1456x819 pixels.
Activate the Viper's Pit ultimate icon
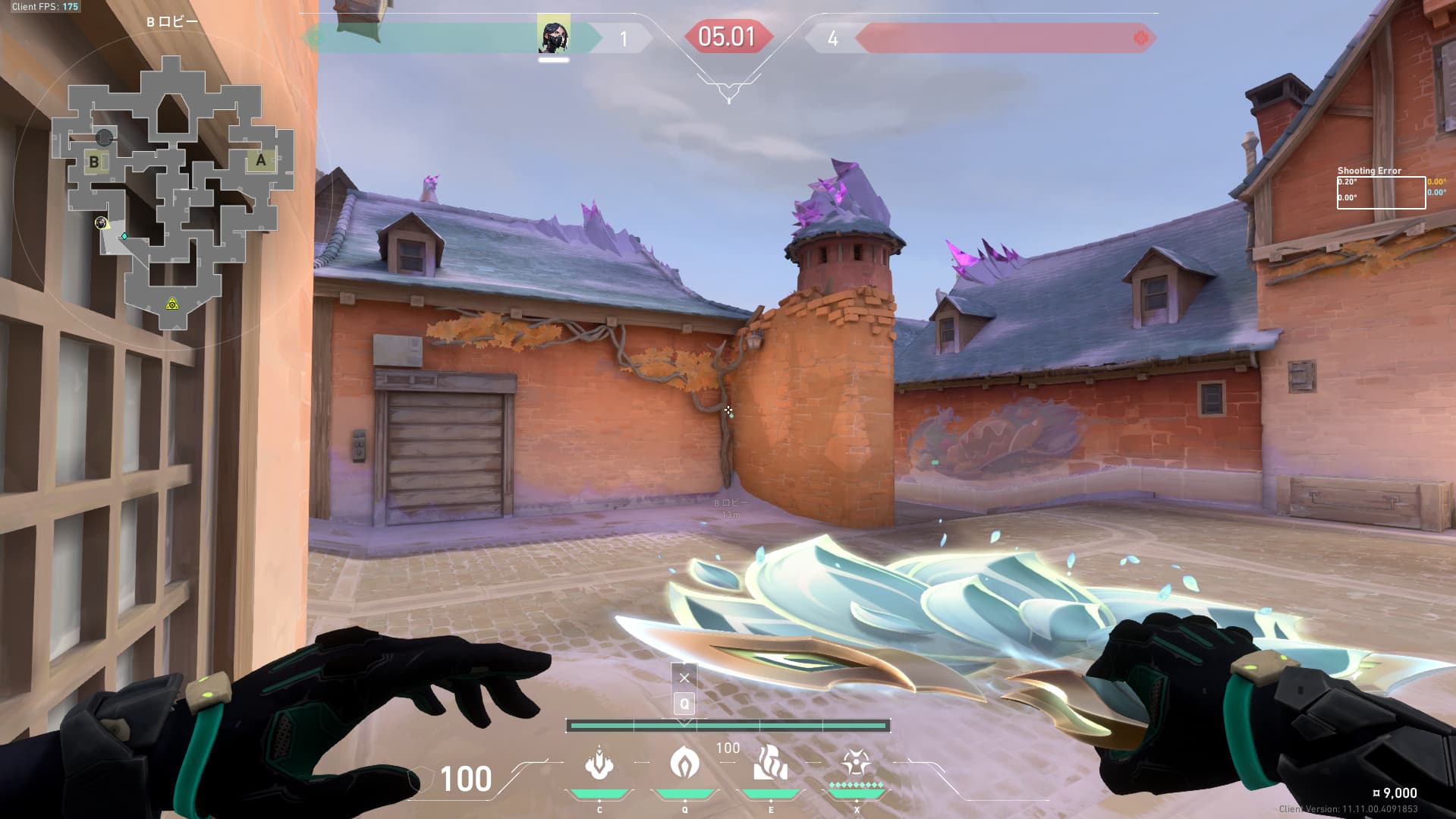856,764
